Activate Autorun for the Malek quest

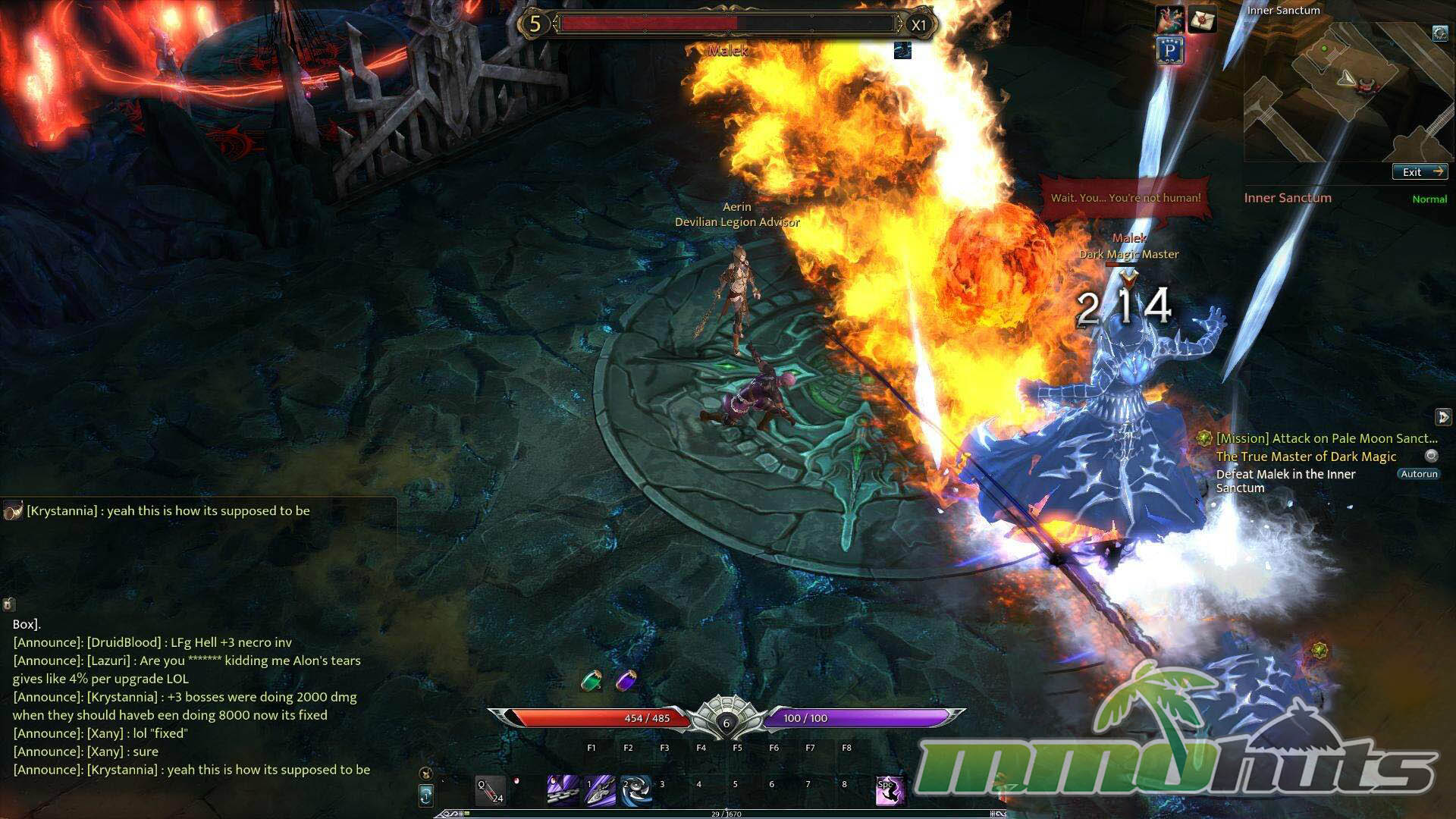(x=1418, y=474)
